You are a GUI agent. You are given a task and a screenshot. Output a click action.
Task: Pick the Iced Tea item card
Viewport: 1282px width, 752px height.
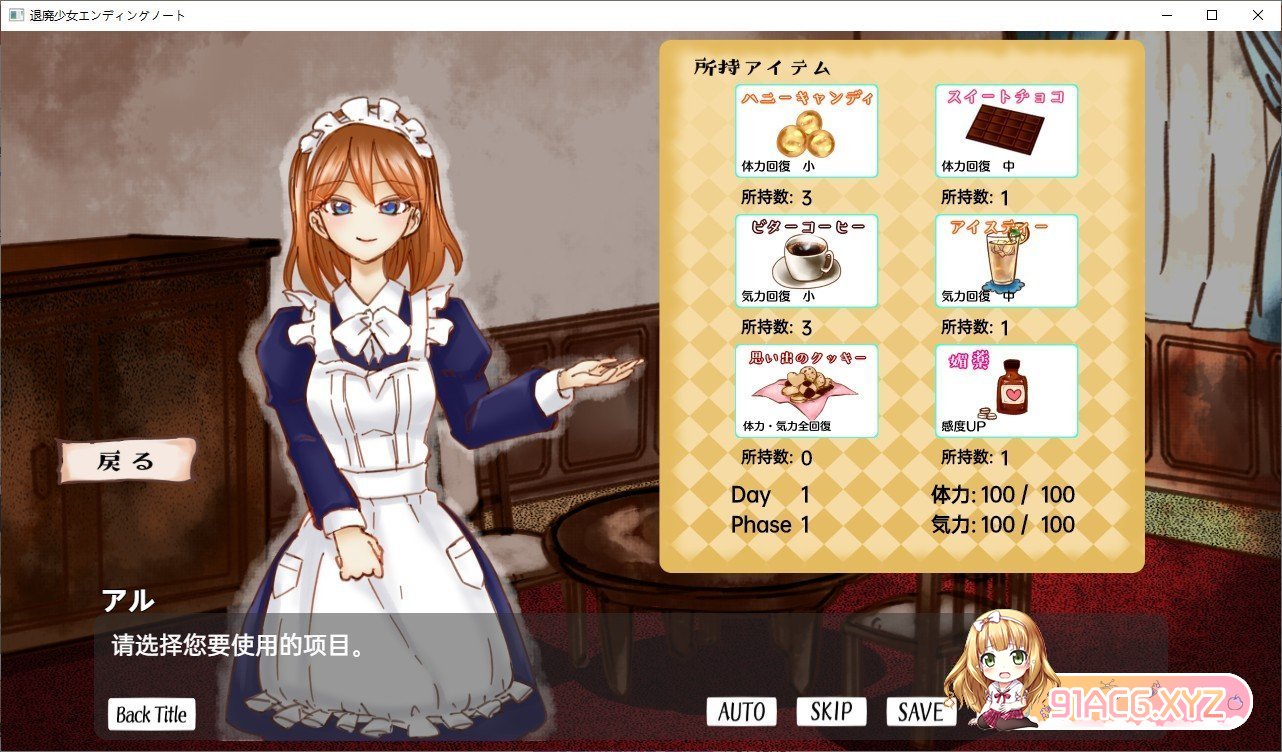pos(1006,261)
